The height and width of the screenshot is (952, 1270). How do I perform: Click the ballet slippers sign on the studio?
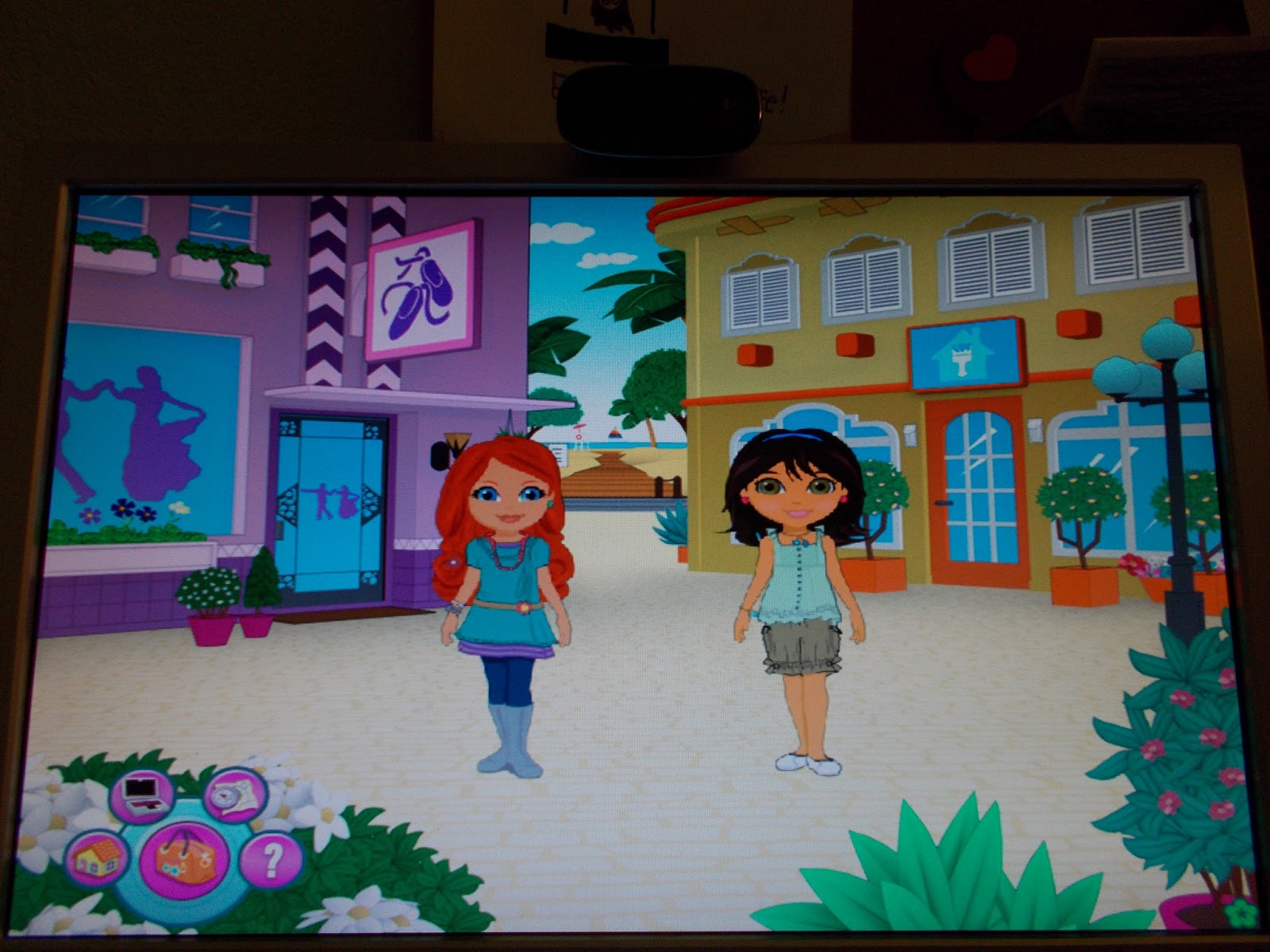point(418,288)
